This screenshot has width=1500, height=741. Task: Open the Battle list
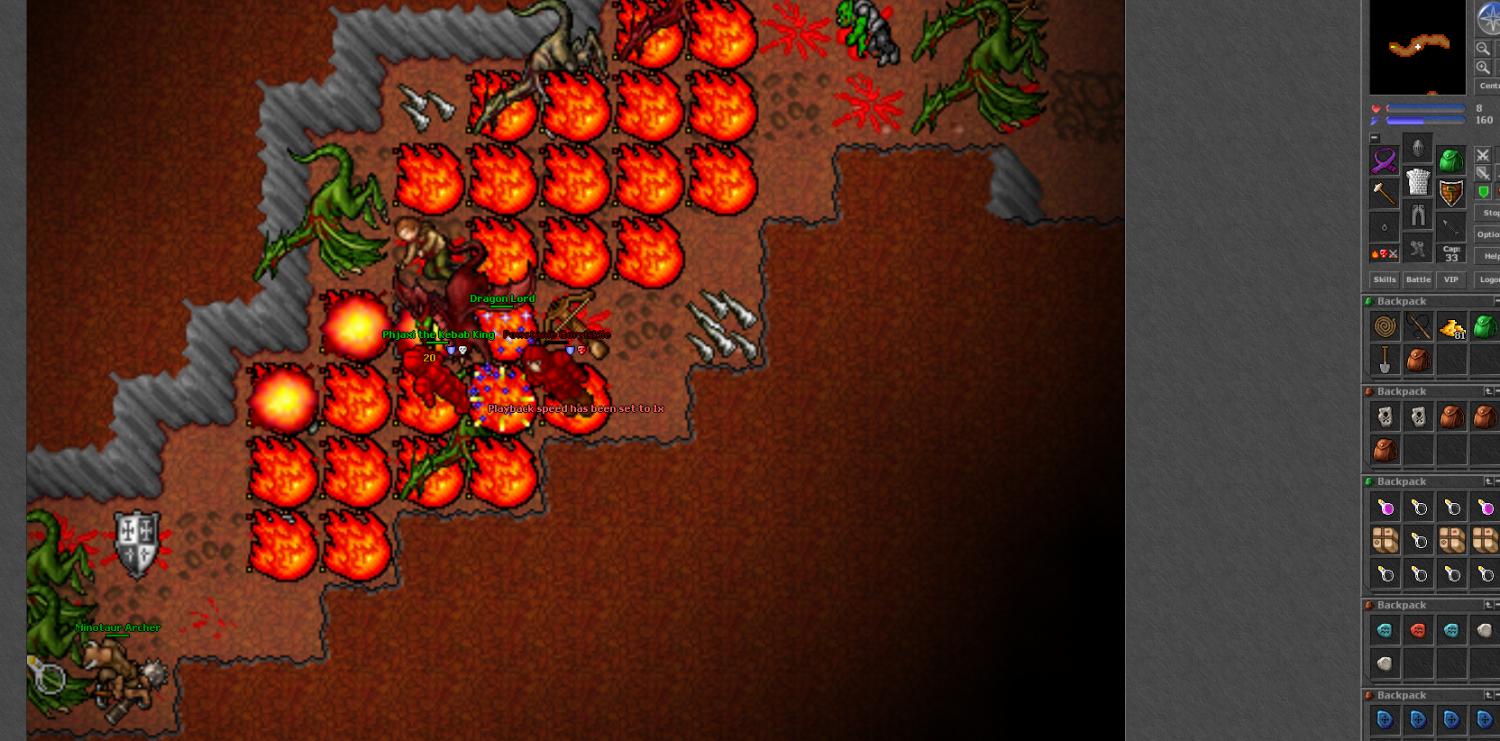tap(1418, 280)
